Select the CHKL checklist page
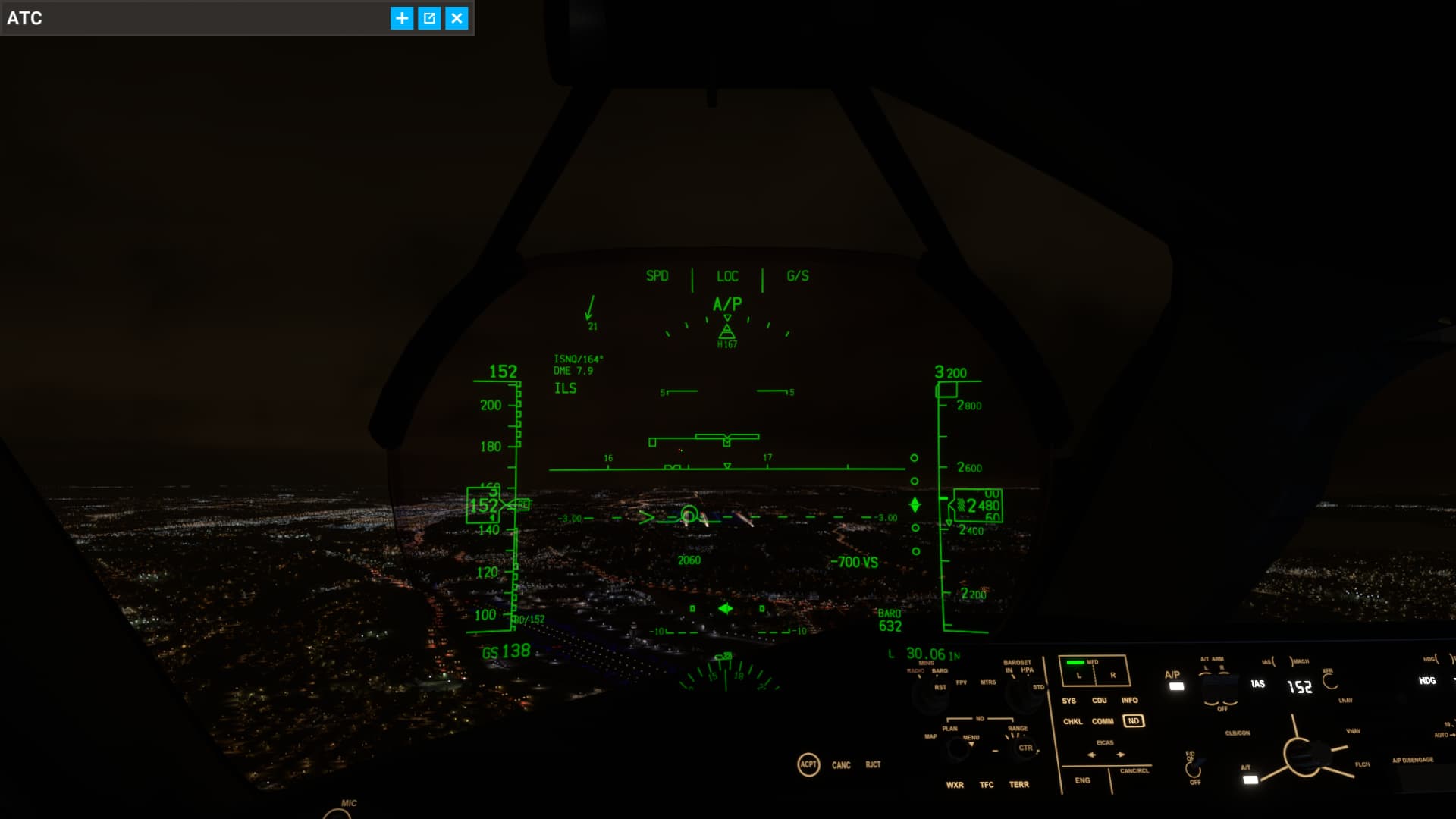The height and width of the screenshot is (819, 1456). (x=1072, y=722)
